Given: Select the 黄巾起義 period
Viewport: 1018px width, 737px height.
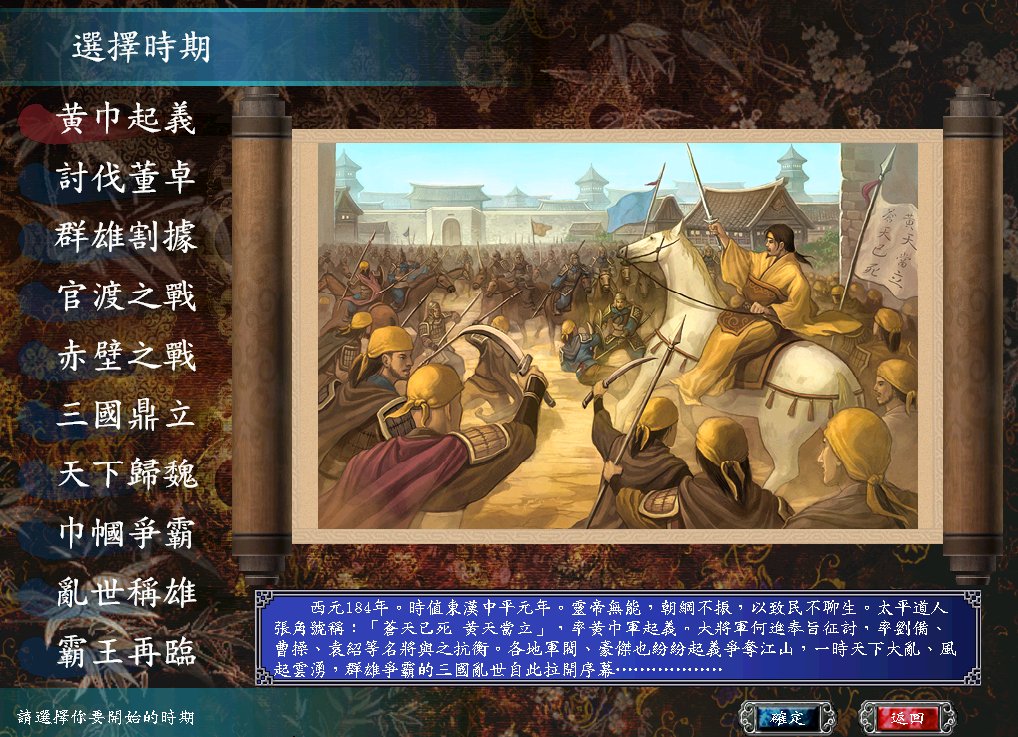Looking at the screenshot, I should pos(126,119).
